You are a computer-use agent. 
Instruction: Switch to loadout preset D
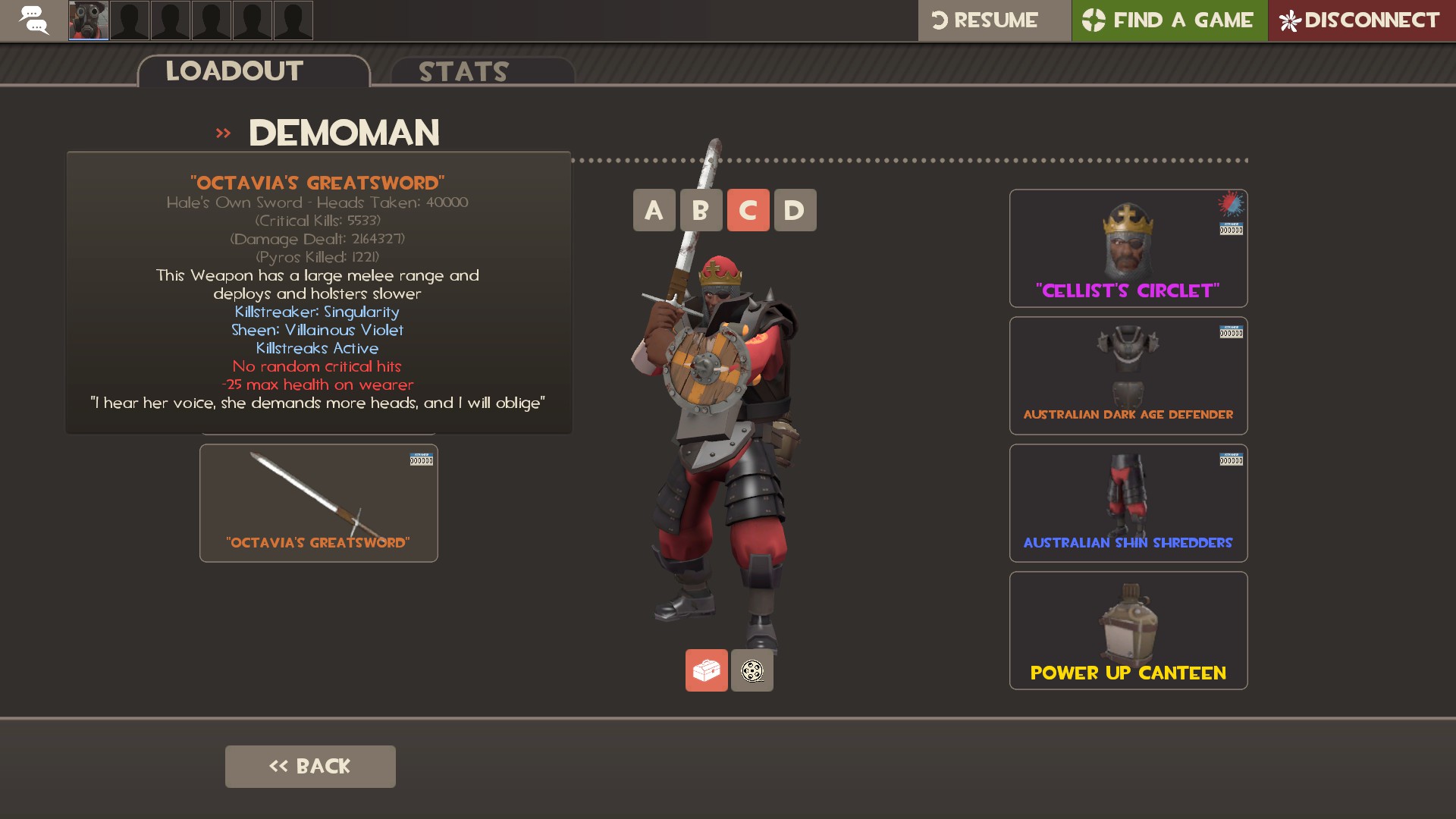(795, 210)
